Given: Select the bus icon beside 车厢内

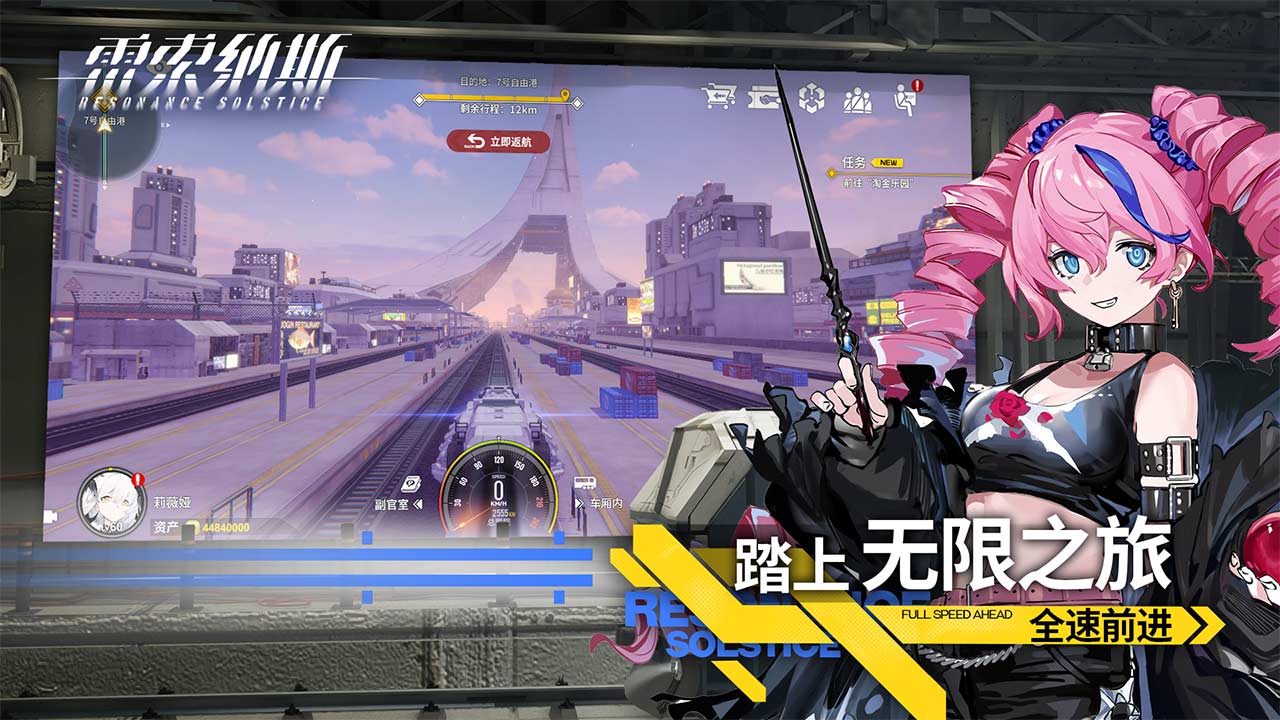Looking at the screenshot, I should click(584, 484).
